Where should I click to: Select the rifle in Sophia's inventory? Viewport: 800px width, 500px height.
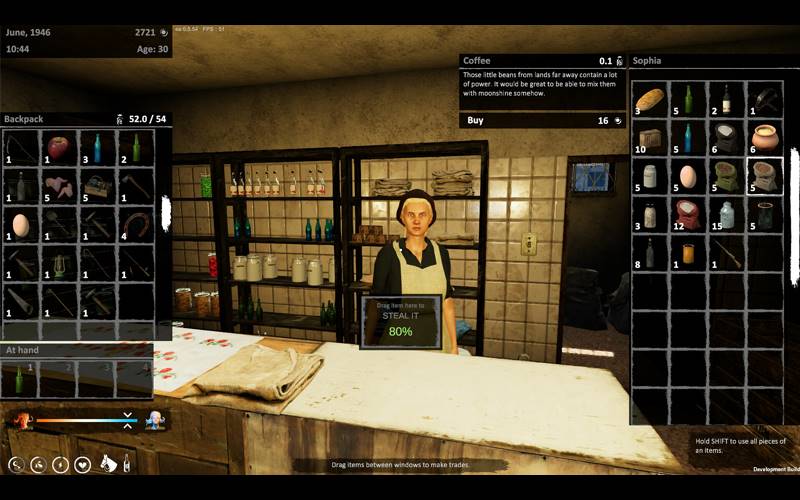[x=727, y=253]
